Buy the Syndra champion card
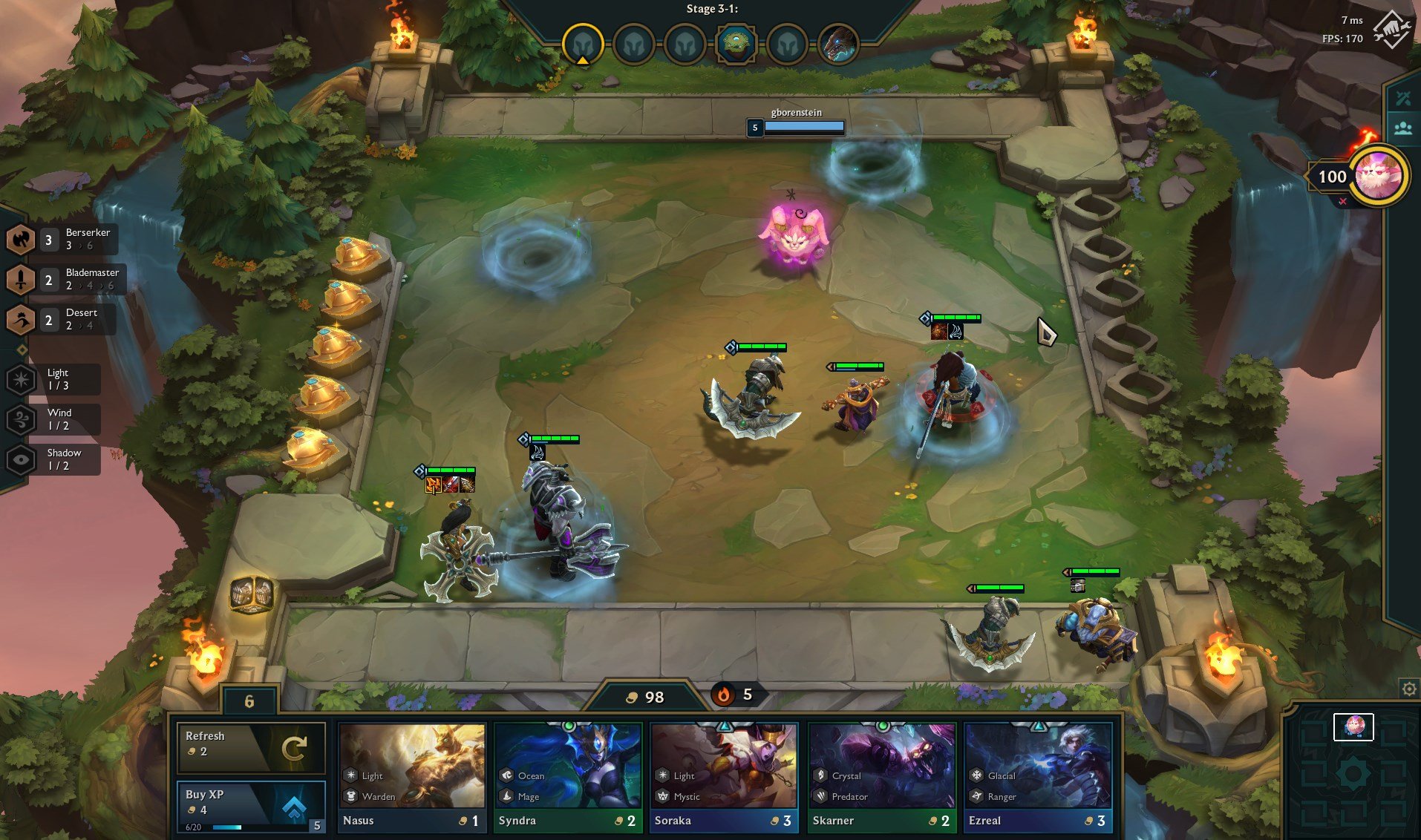Screen dimensions: 1421x840 tap(568, 777)
